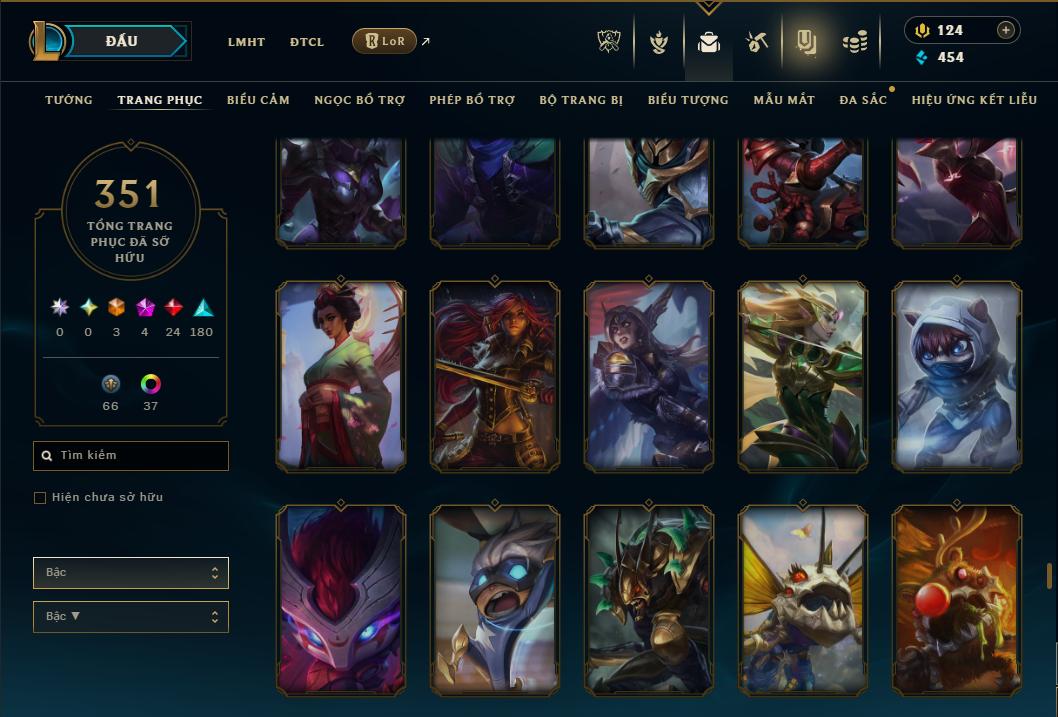Toggle the Hiện chưa sở hữu checkbox
This screenshot has height=717, width=1058.
tap(40, 498)
